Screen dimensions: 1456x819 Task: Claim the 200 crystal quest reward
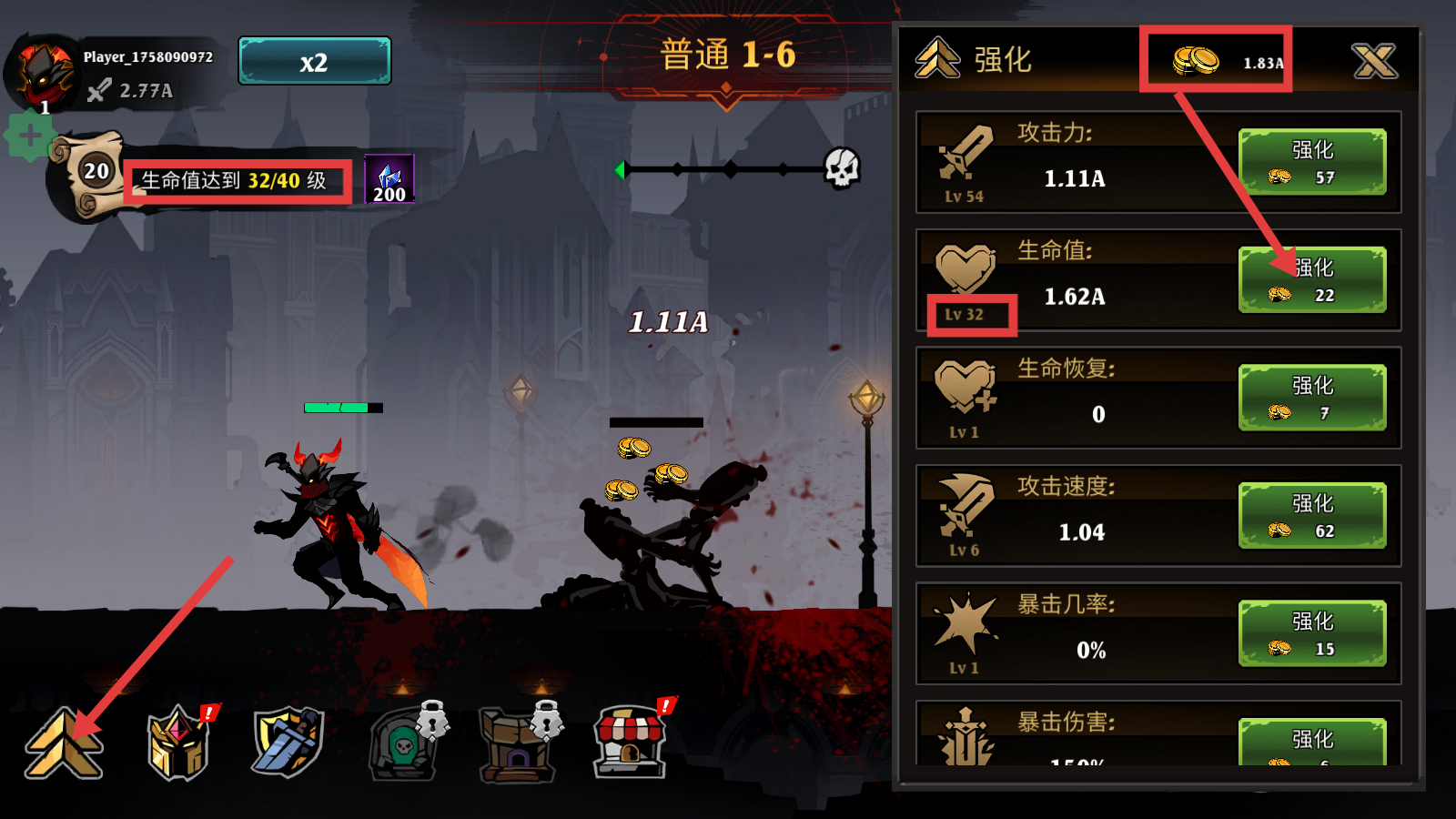click(x=389, y=179)
